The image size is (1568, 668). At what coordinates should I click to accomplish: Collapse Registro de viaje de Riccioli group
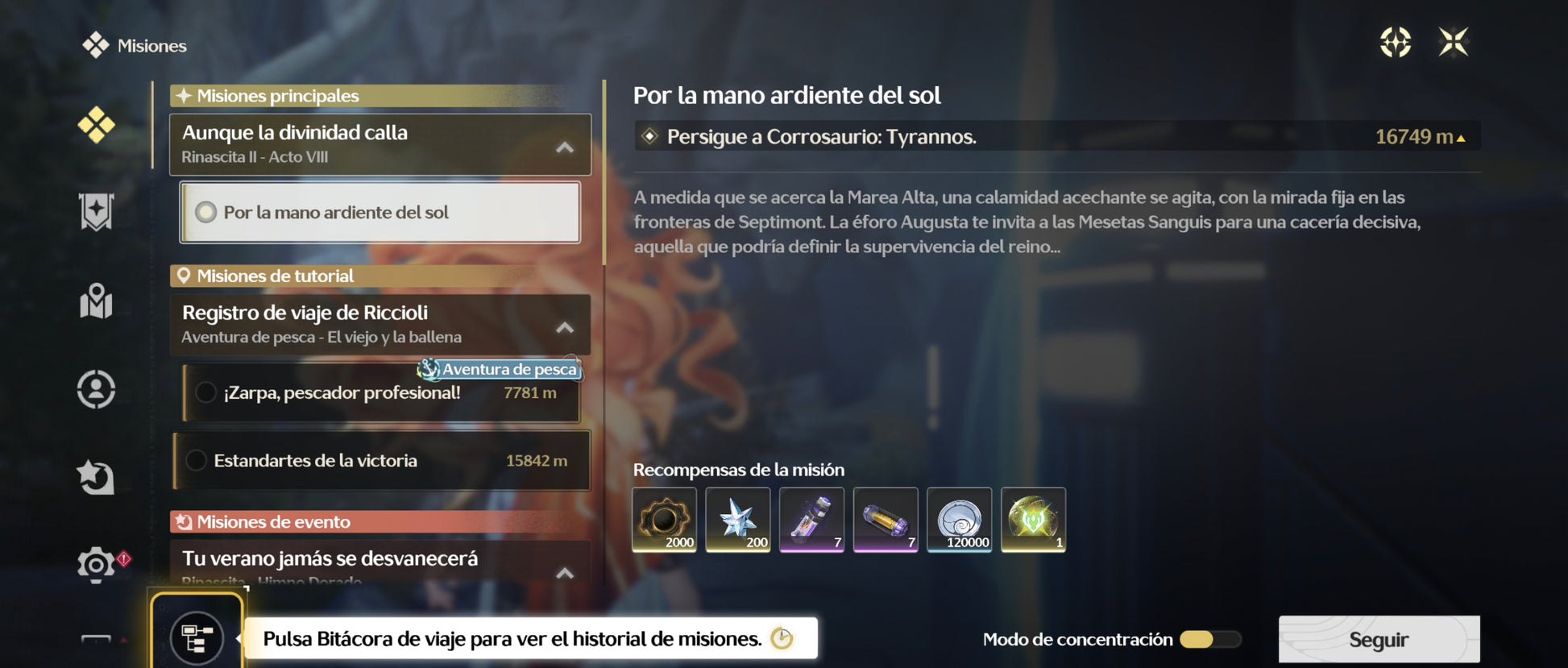pyautogui.click(x=565, y=328)
